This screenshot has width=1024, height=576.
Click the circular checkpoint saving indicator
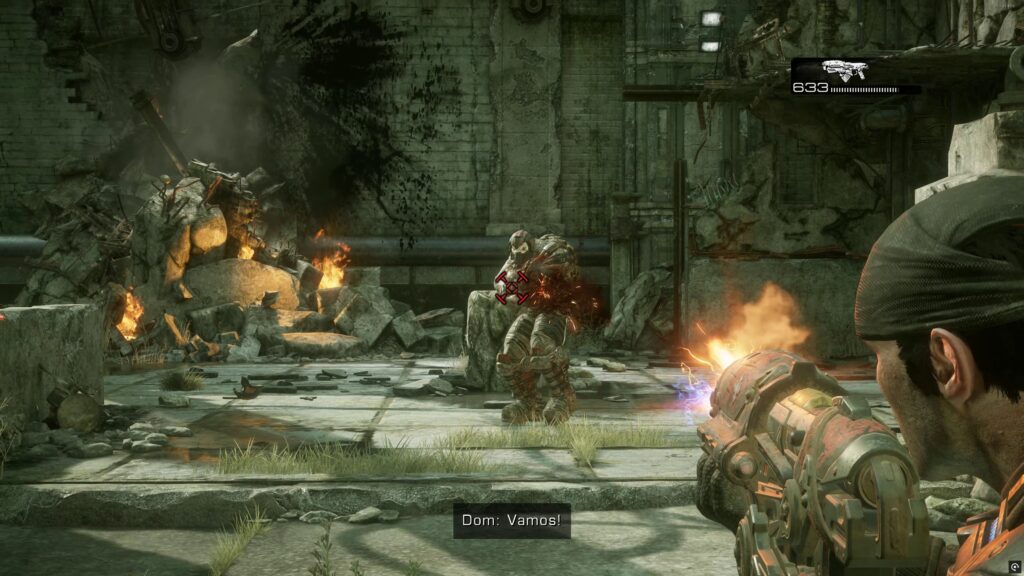coord(1013,566)
